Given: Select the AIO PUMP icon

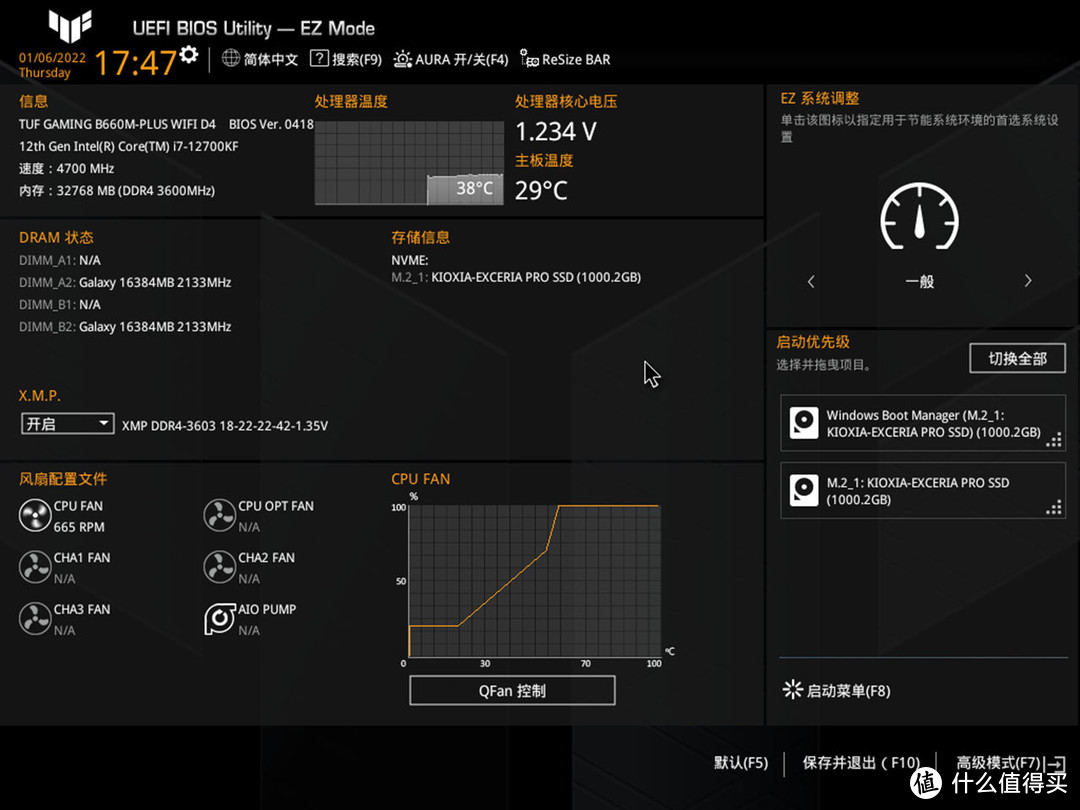Looking at the screenshot, I should click(x=219, y=619).
